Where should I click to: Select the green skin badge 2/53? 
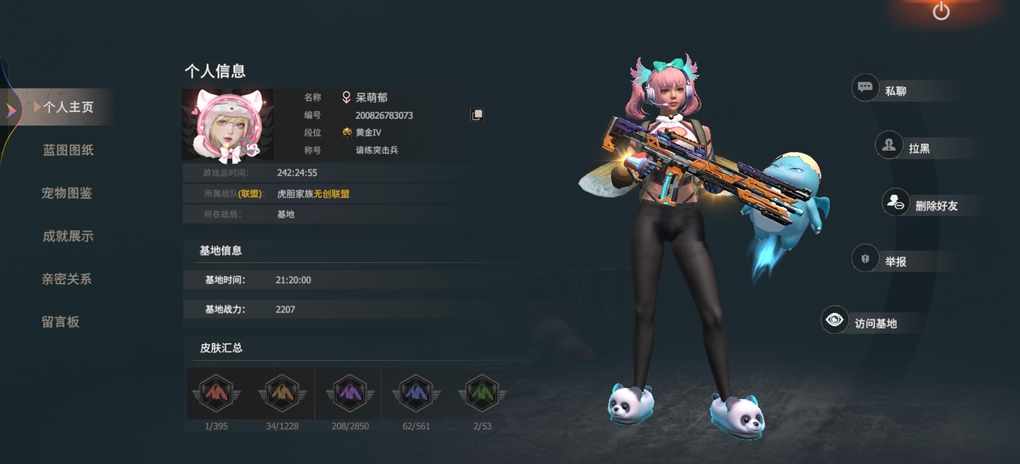(x=481, y=393)
